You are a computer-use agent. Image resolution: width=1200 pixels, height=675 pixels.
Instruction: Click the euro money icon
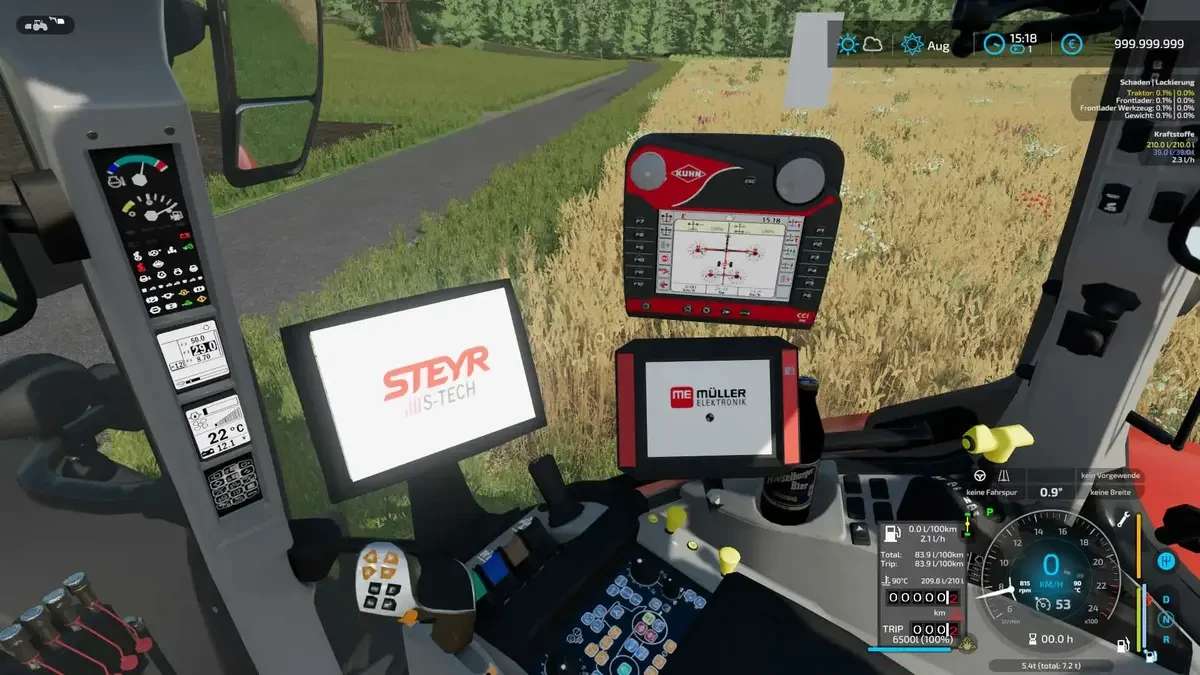pos(1071,44)
